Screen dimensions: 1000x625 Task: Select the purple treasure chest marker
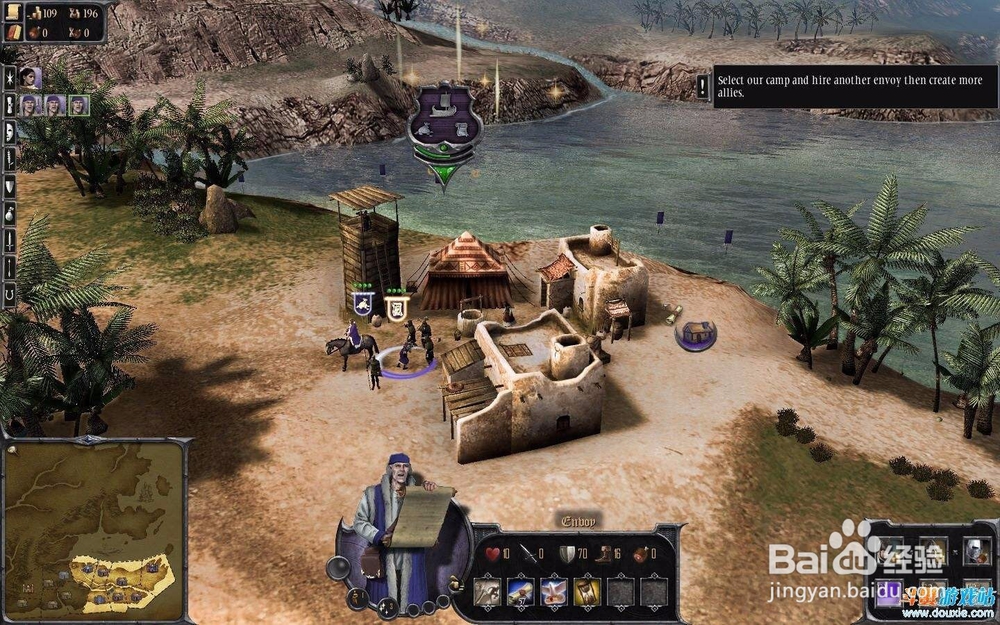(x=694, y=334)
